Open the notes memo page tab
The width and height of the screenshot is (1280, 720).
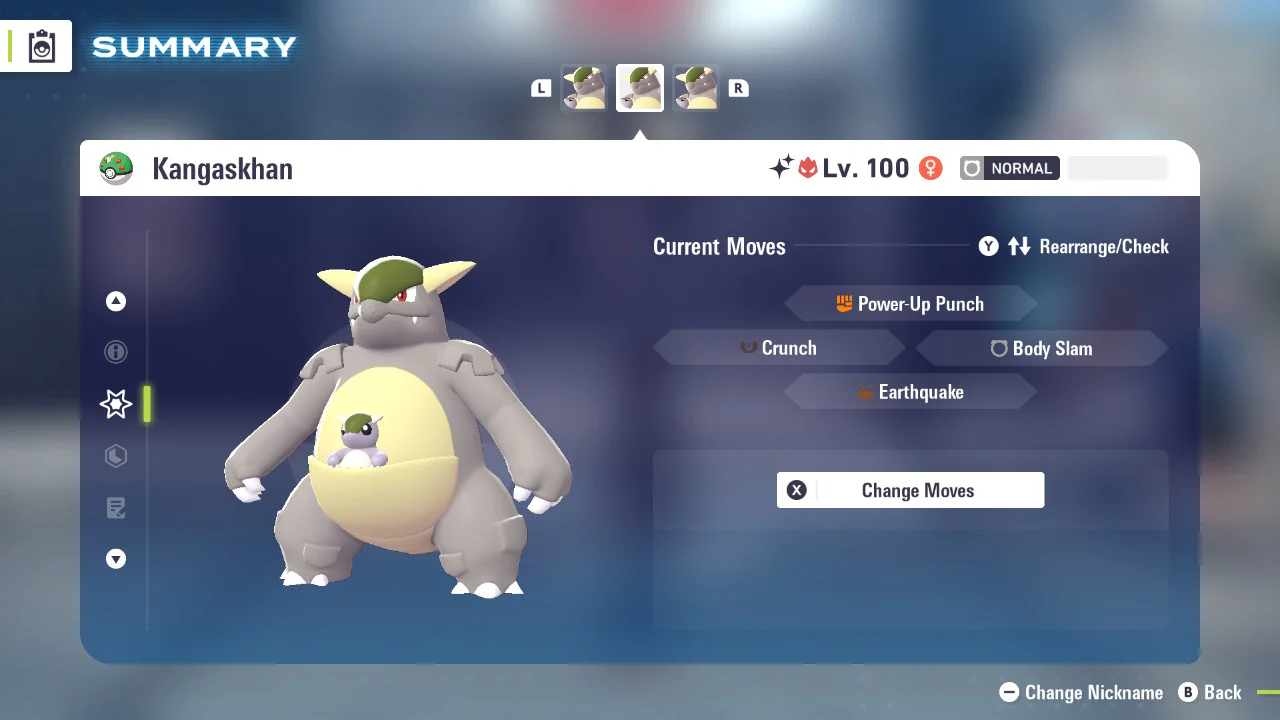pos(116,508)
